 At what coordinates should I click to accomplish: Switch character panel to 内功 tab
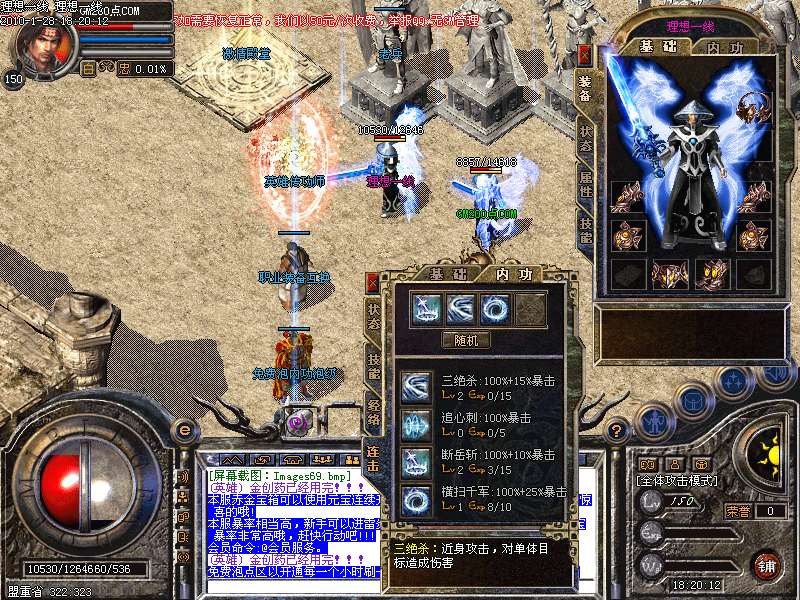click(725, 48)
